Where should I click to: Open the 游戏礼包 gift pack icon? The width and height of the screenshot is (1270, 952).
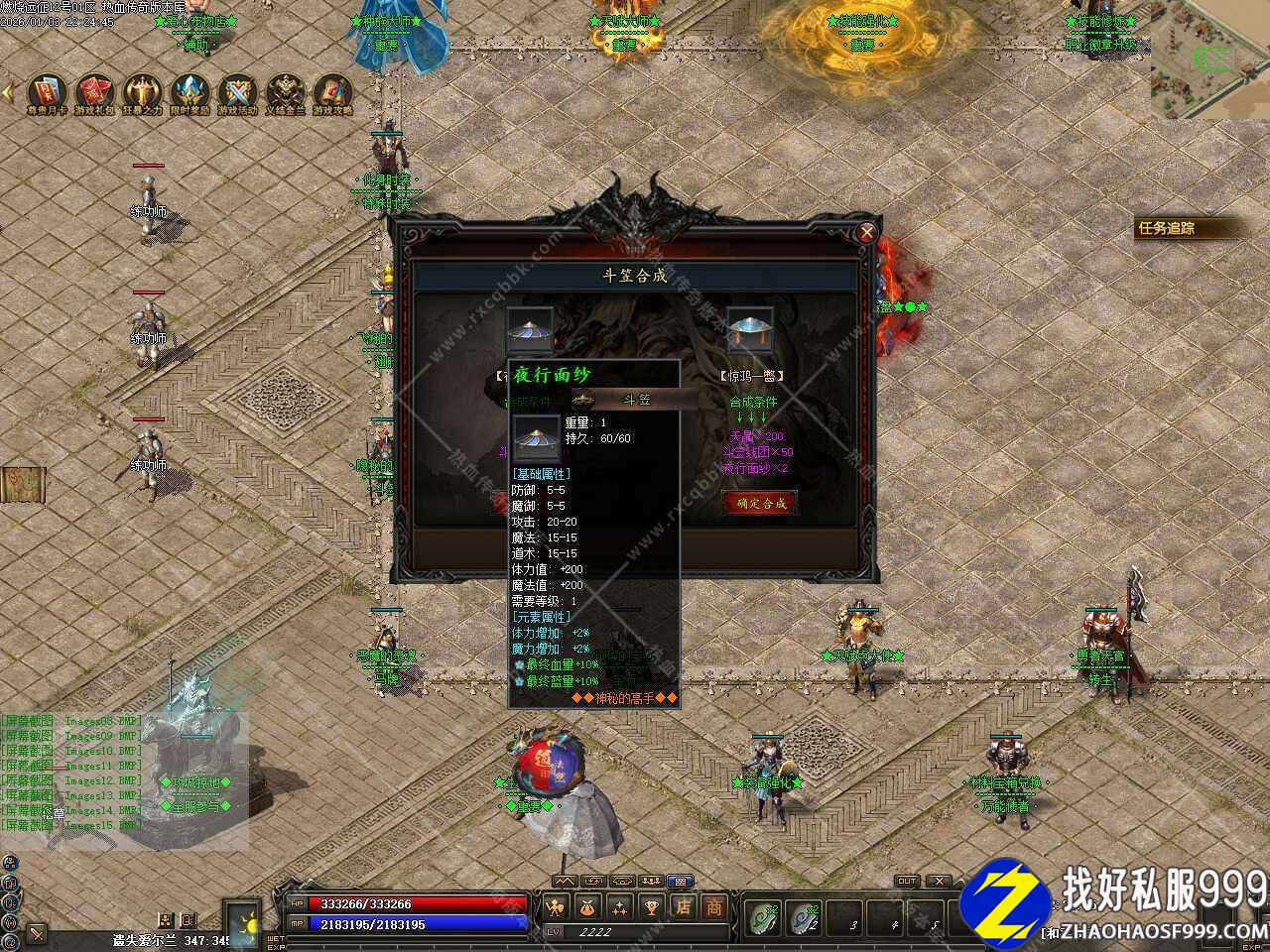[x=94, y=91]
